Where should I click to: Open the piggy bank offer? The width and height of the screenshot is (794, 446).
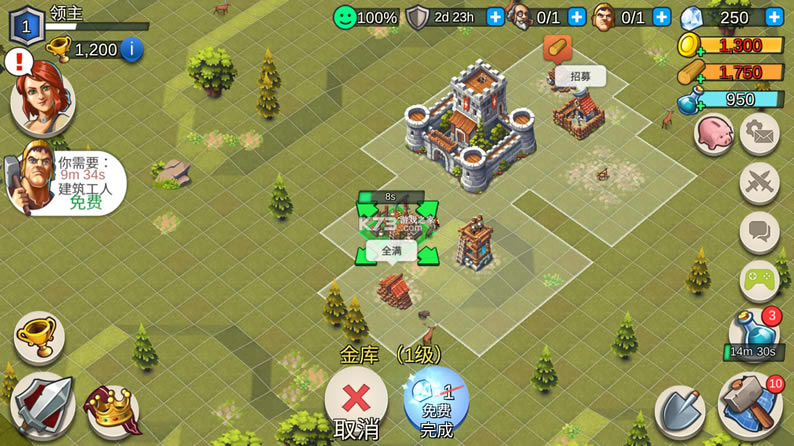(713, 135)
